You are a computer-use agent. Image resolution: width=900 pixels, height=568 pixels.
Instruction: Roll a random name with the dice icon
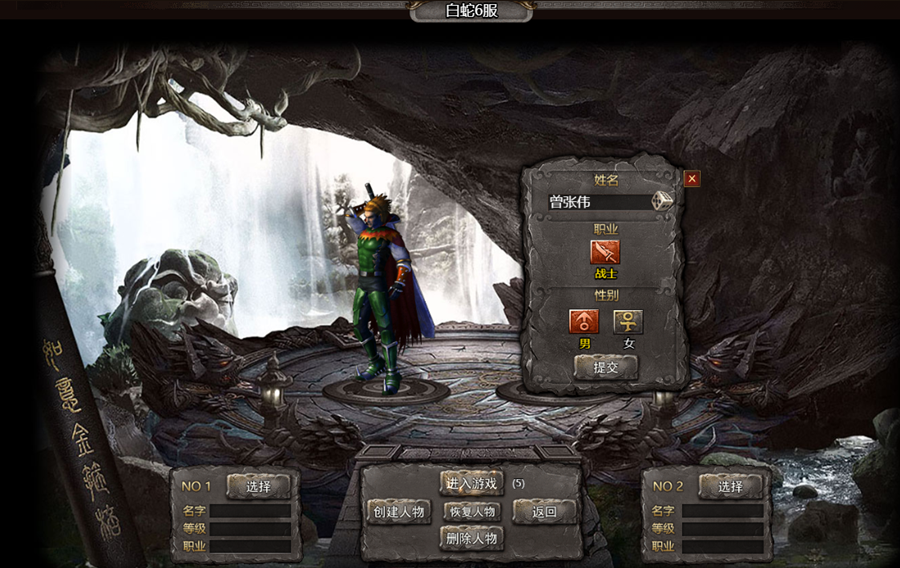tap(663, 201)
